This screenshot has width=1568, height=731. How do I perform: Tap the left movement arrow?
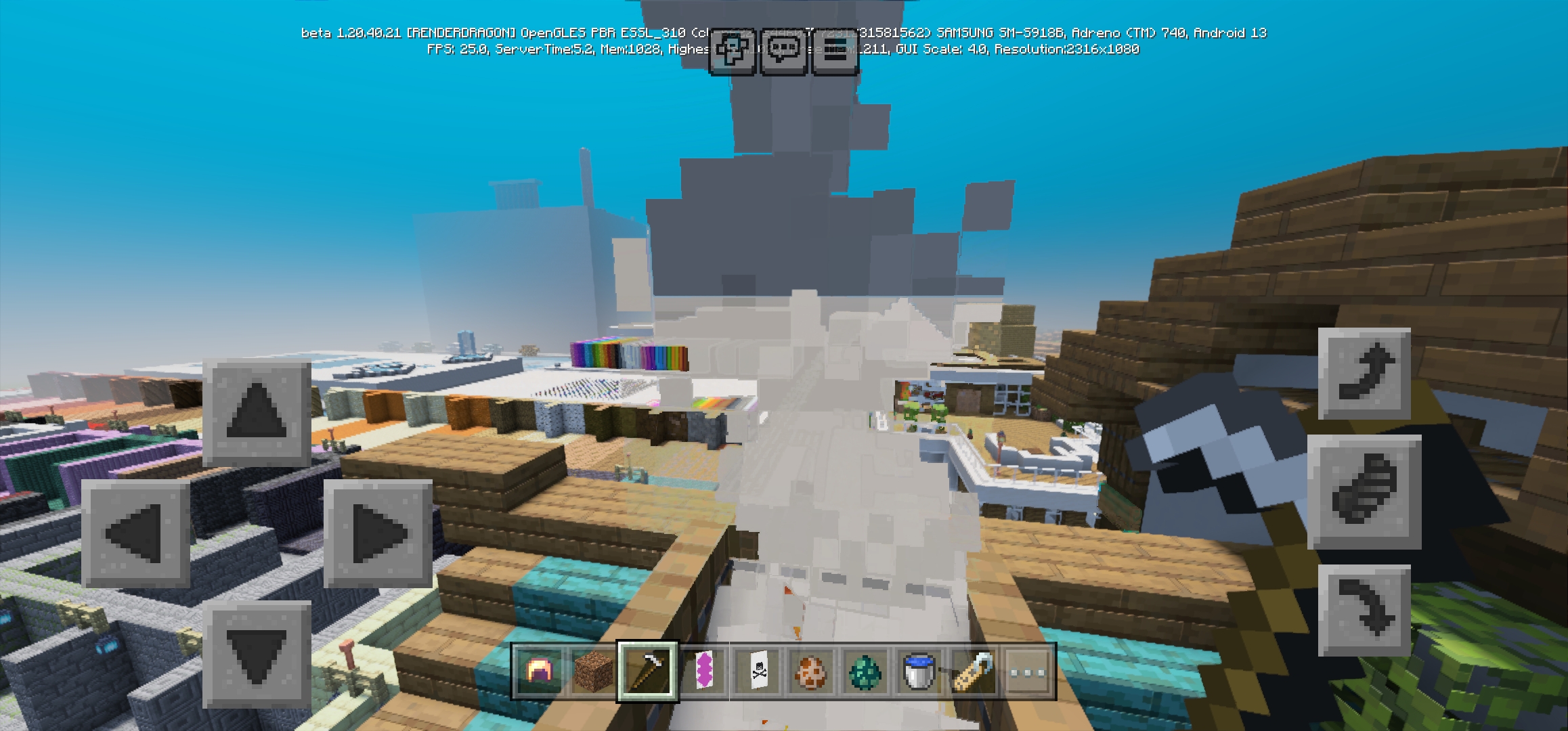click(x=135, y=533)
